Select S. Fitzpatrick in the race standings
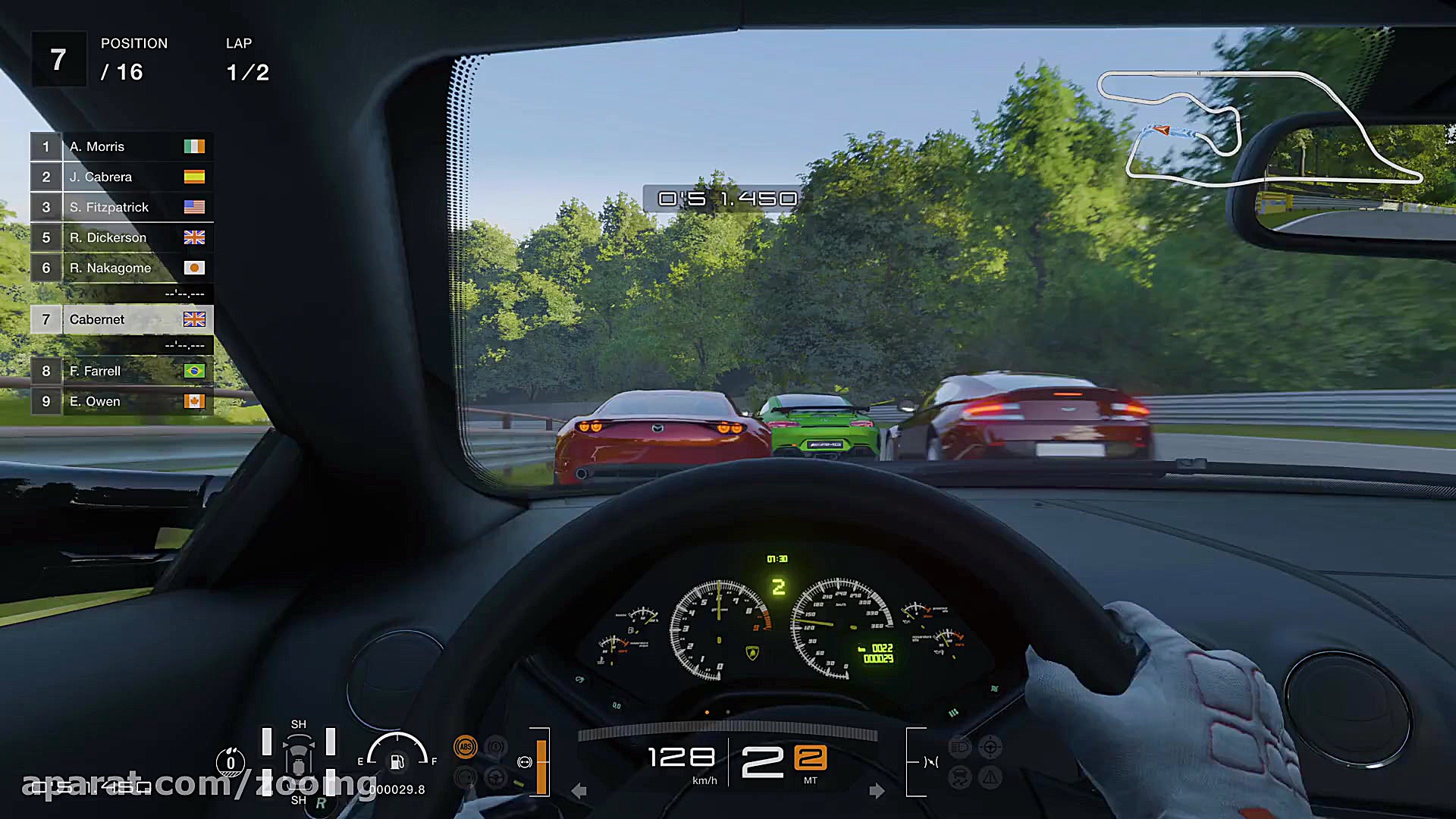Screen dimensions: 1456x819 [x=121, y=207]
